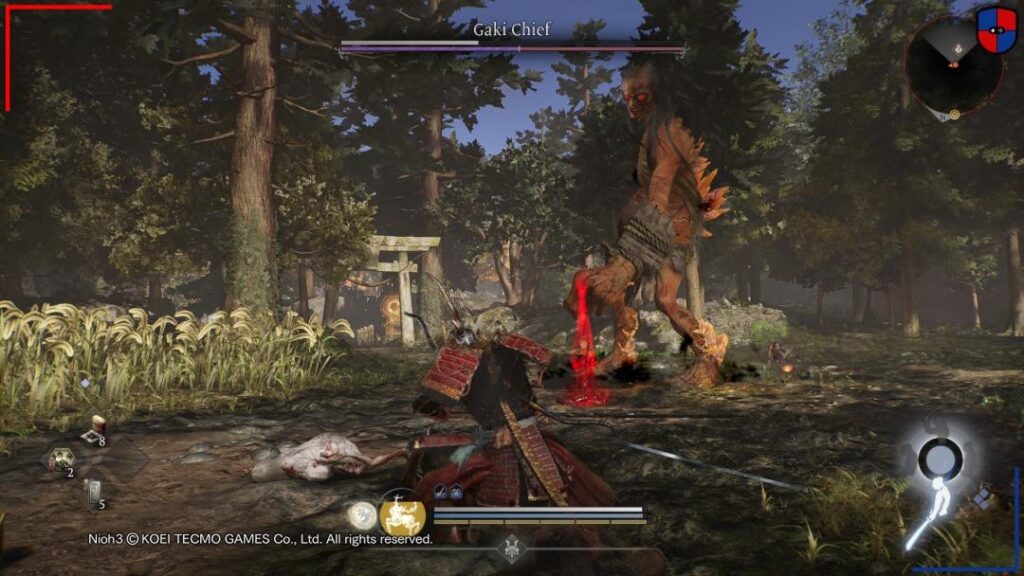Click the samurai helmet emblem below stamina bar
The height and width of the screenshot is (576, 1024).
(x=513, y=547)
